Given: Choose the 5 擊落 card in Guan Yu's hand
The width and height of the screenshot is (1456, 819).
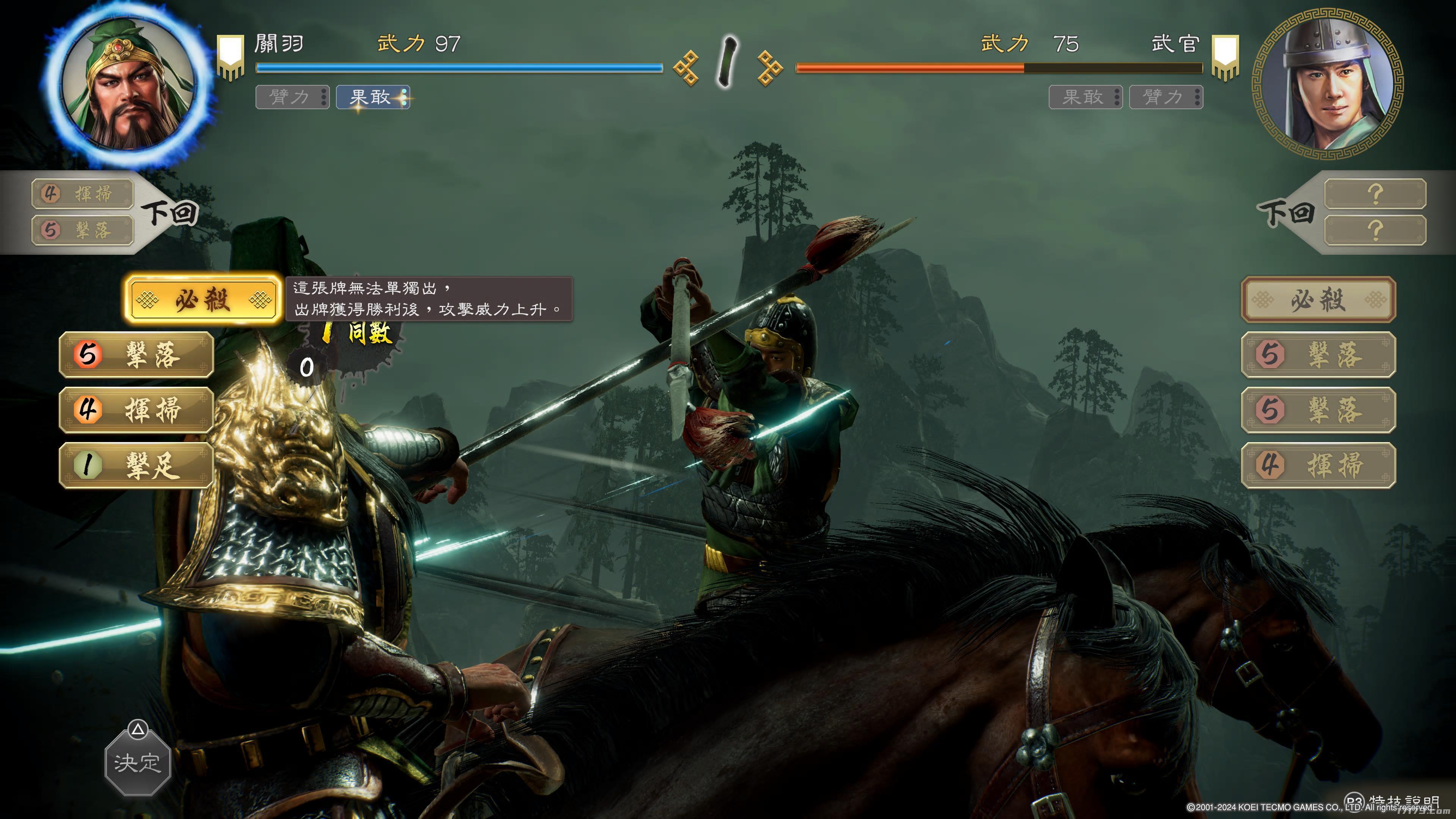Looking at the screenshot, I should pyautogui.click(x=136, y=355).
